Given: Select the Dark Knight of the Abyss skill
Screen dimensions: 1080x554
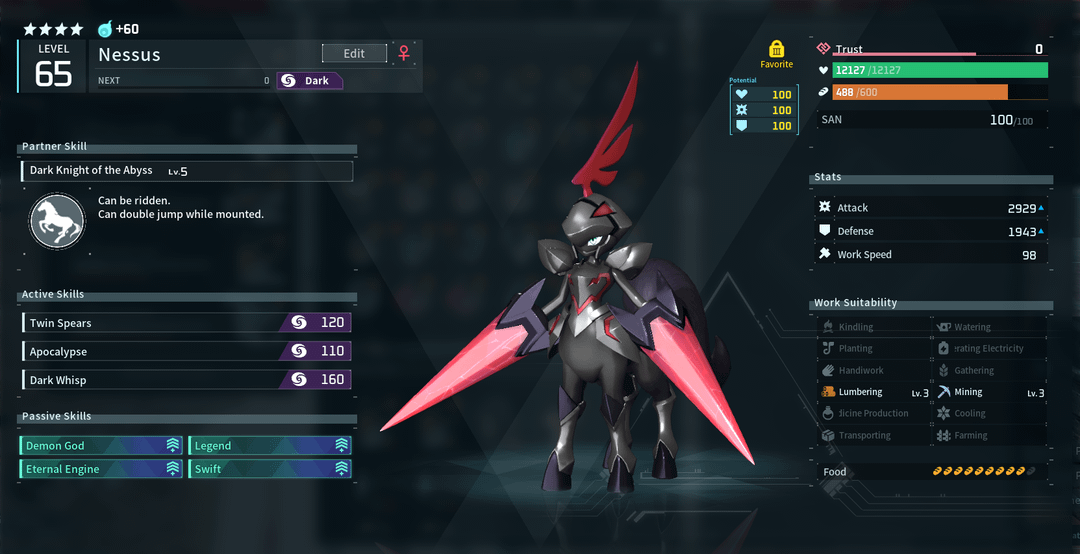Looking at the screenshot, I should click(187, 171).
